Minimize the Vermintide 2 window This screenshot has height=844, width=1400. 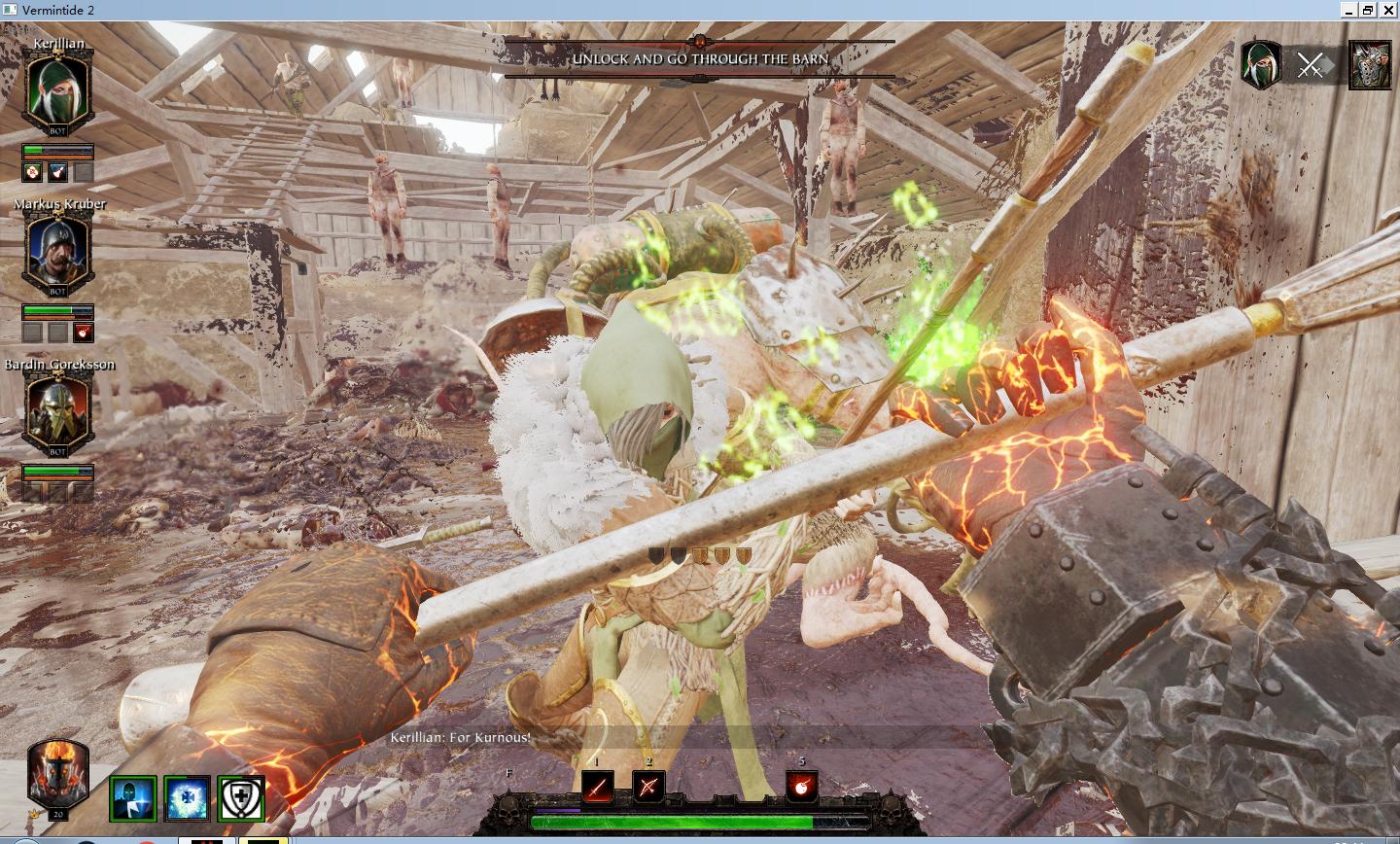click(1349, 10)
